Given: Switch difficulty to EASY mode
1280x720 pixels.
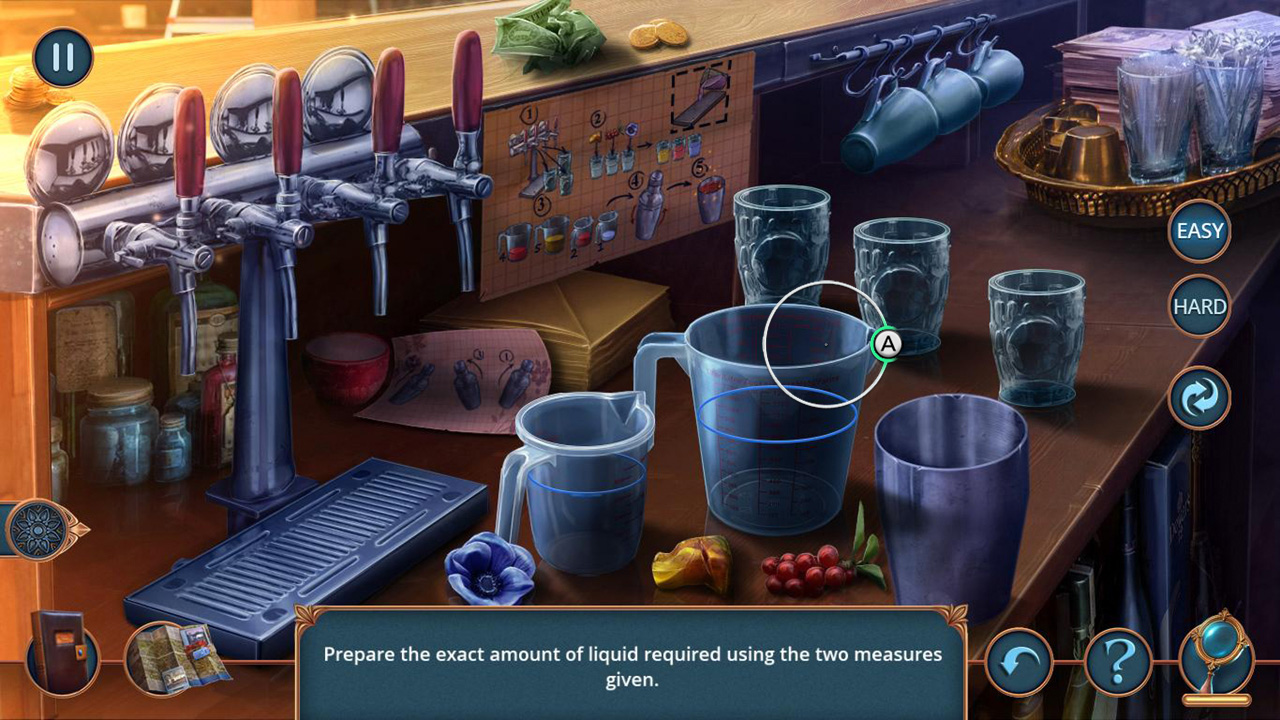Looking at the screenshot, I should point(1198,230).
